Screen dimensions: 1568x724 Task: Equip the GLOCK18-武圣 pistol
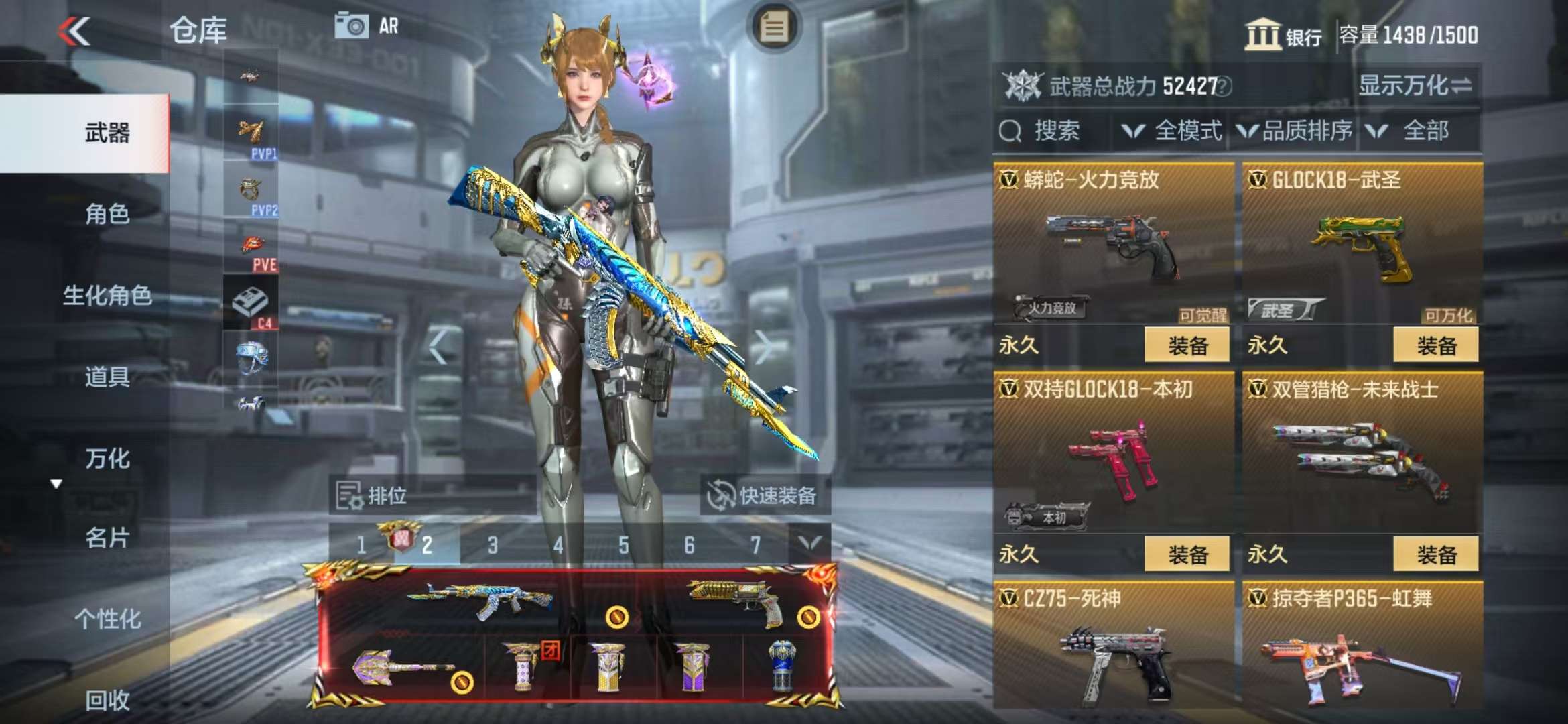[1436, 346]
